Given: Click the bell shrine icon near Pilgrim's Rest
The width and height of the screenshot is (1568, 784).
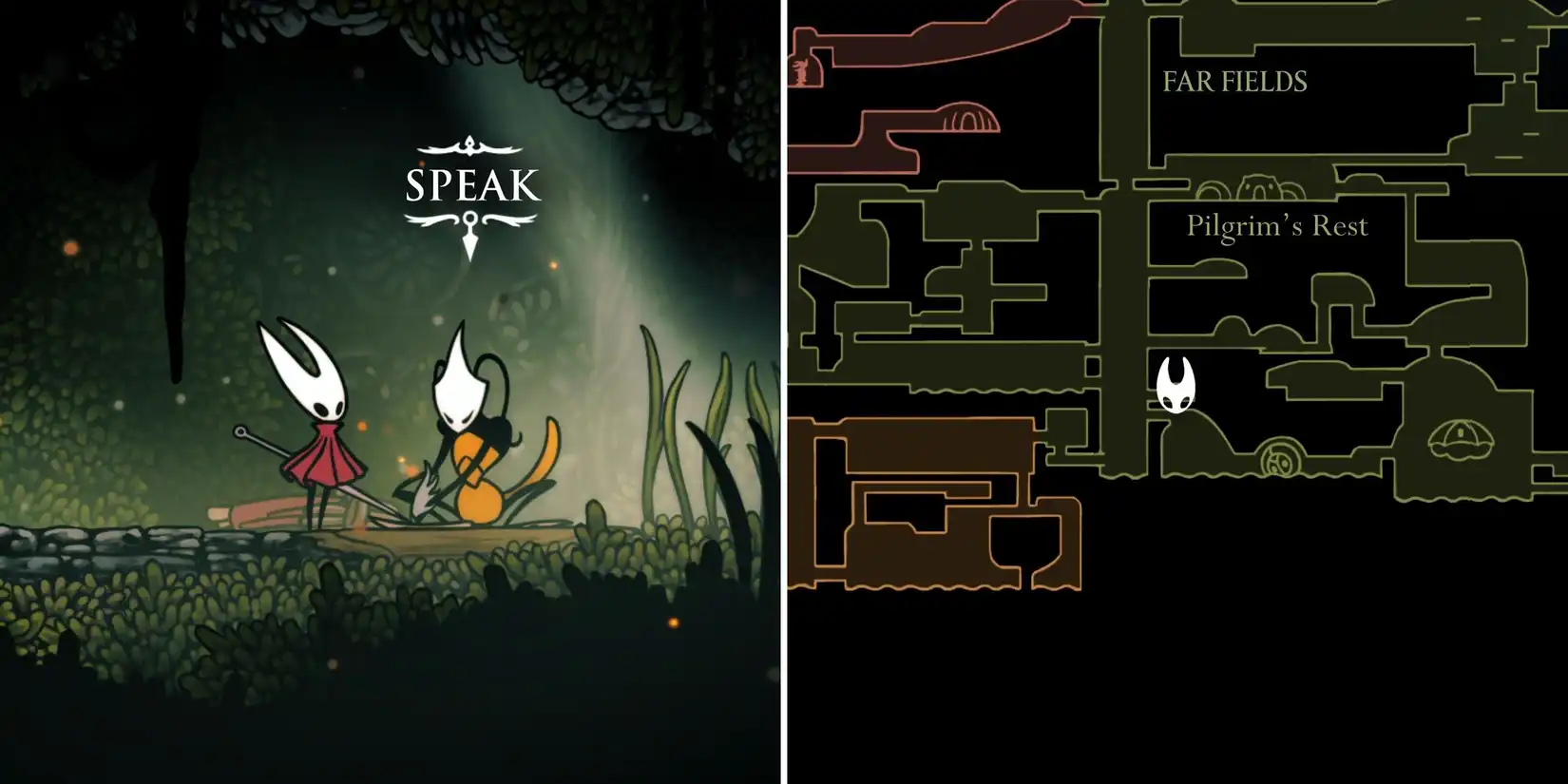Looking at the screenshot, I should click(1462, 439).
